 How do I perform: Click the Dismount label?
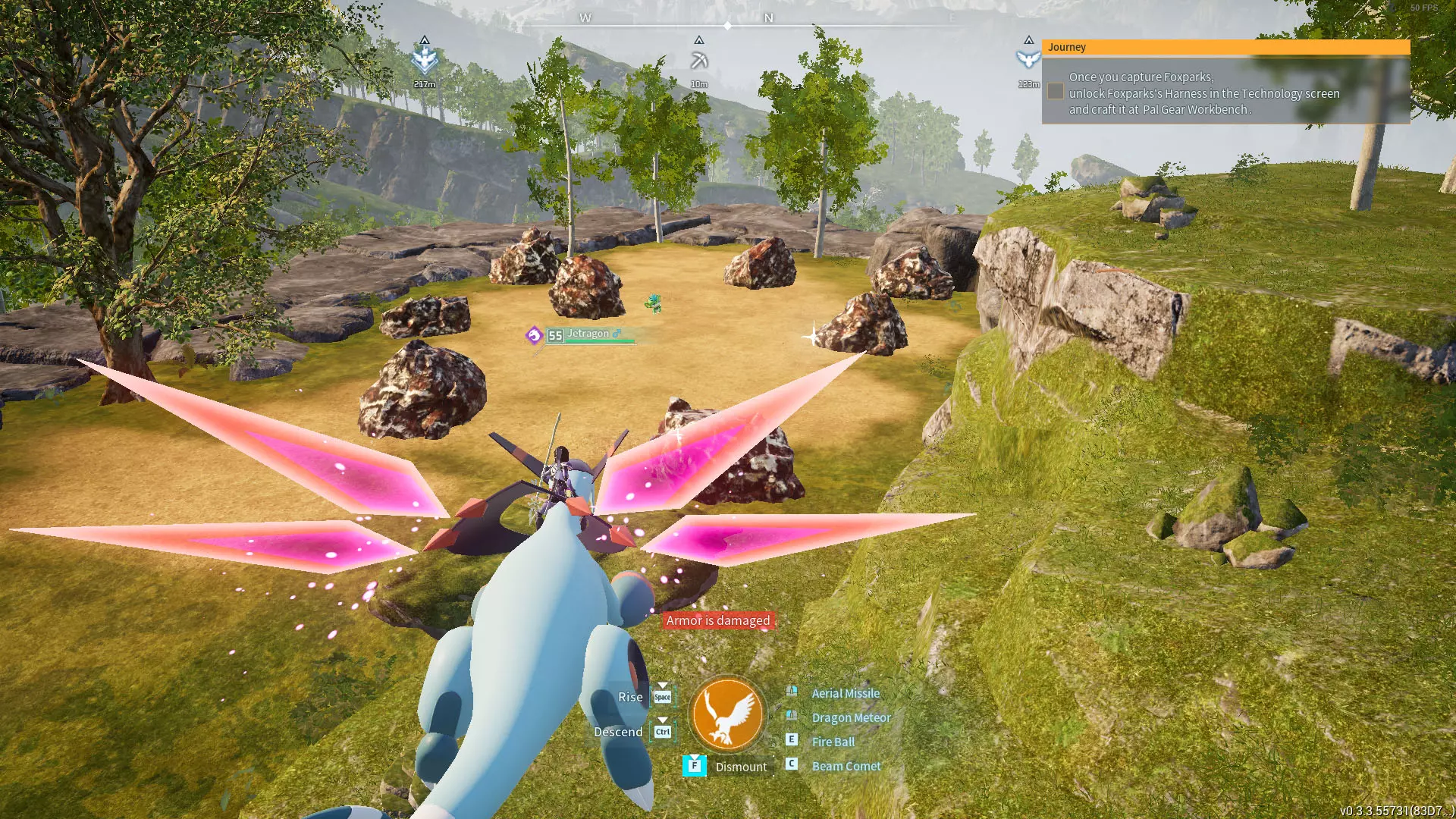pyautogui.click(x=740, y=767)
